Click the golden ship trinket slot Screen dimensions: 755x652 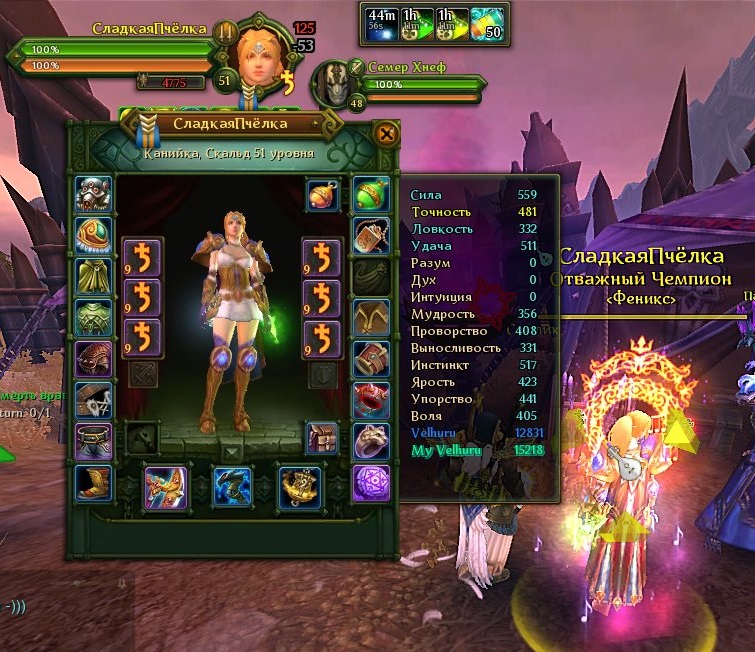point(299,487)
